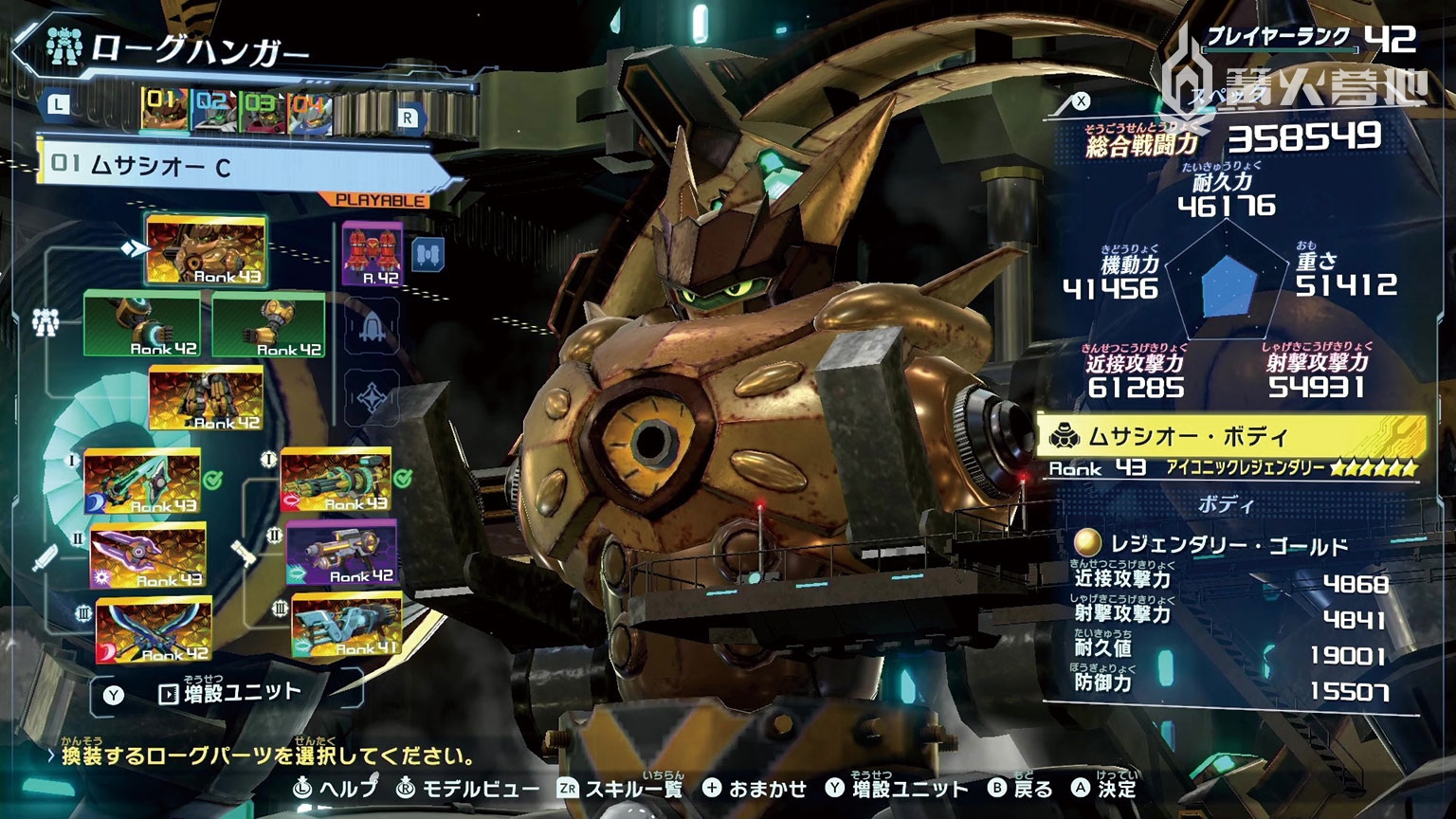This screenshot has height=819, width=1456.
Task: Select ranged weapon II purple cannon slot
Action: pyautogui.click(x=341, y=553)
